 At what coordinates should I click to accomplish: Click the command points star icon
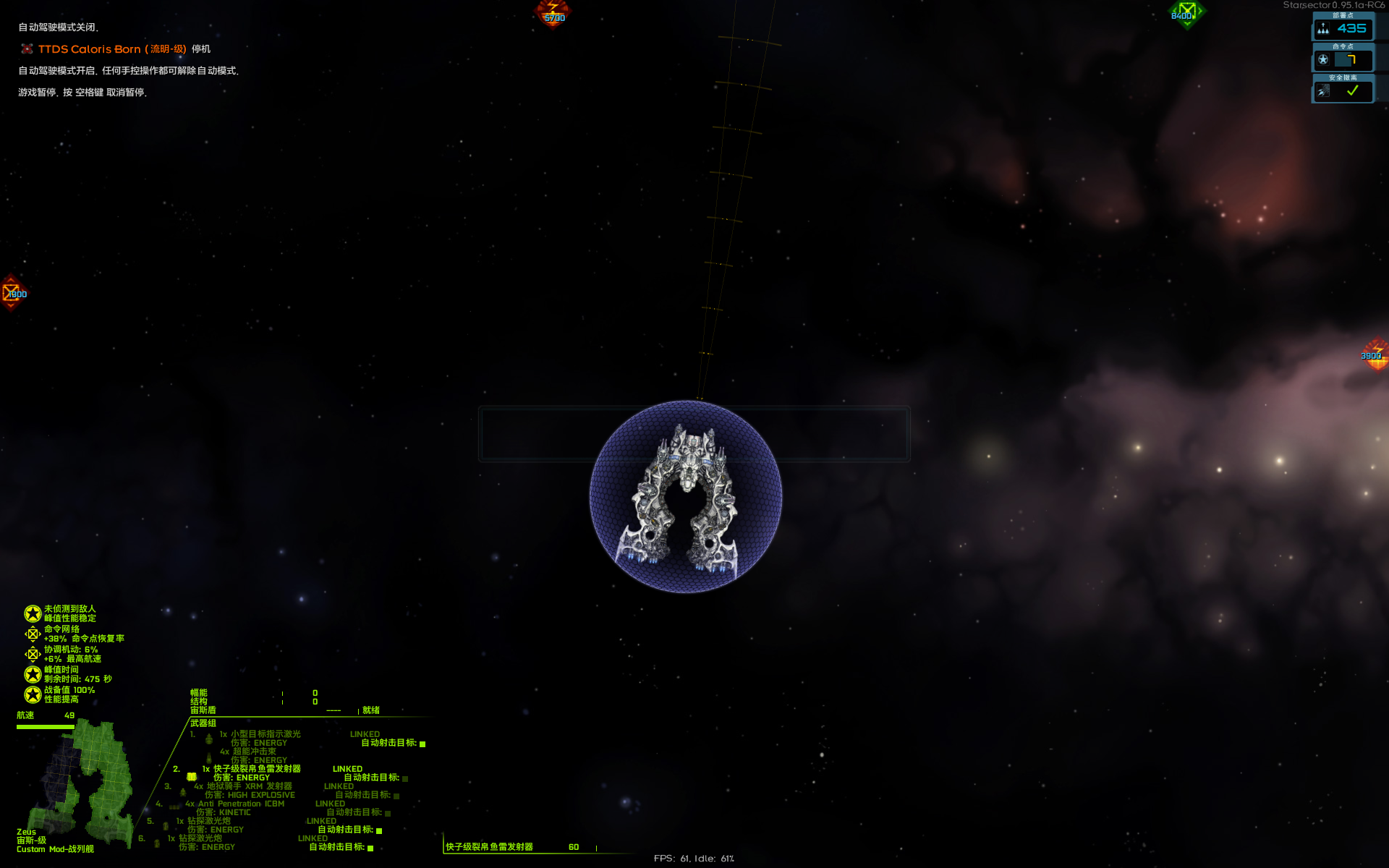tap(1323, 59)
